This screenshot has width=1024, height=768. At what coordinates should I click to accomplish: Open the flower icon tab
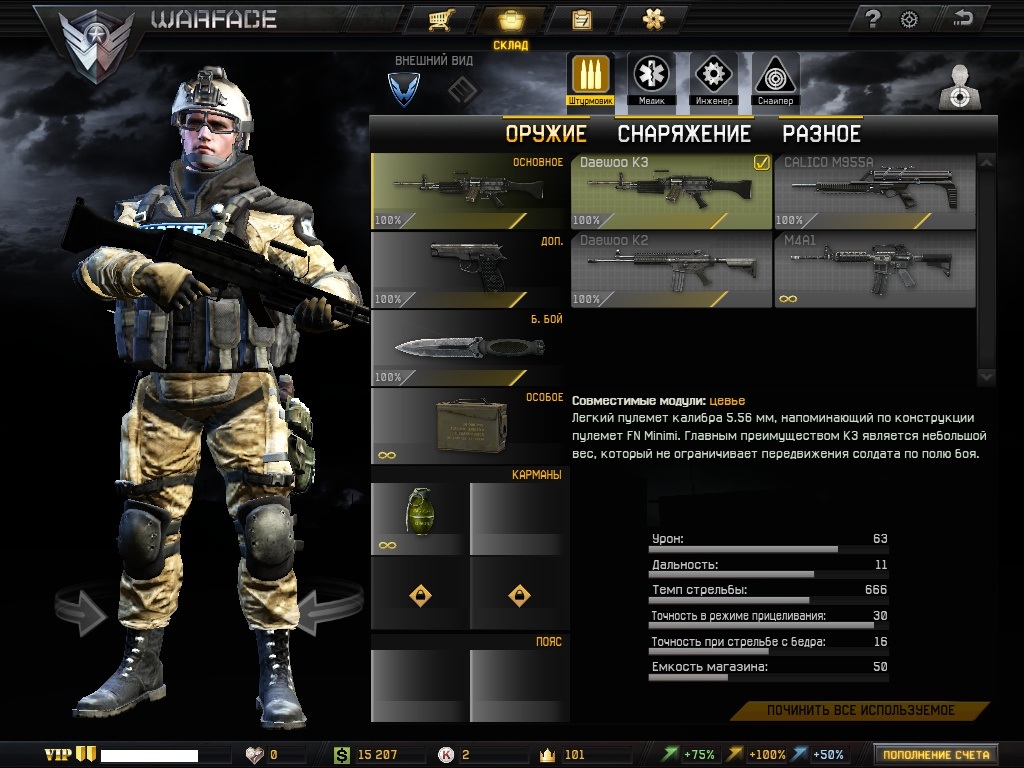652,19
